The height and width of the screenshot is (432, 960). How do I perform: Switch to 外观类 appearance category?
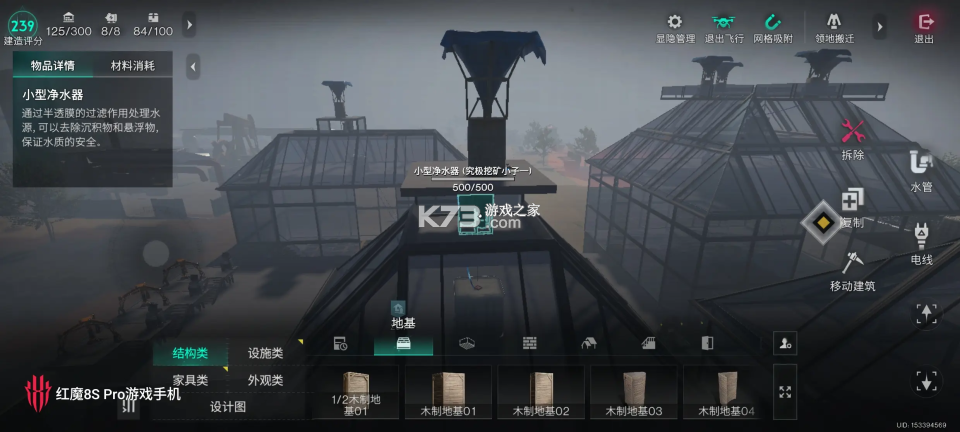point(265,380)
